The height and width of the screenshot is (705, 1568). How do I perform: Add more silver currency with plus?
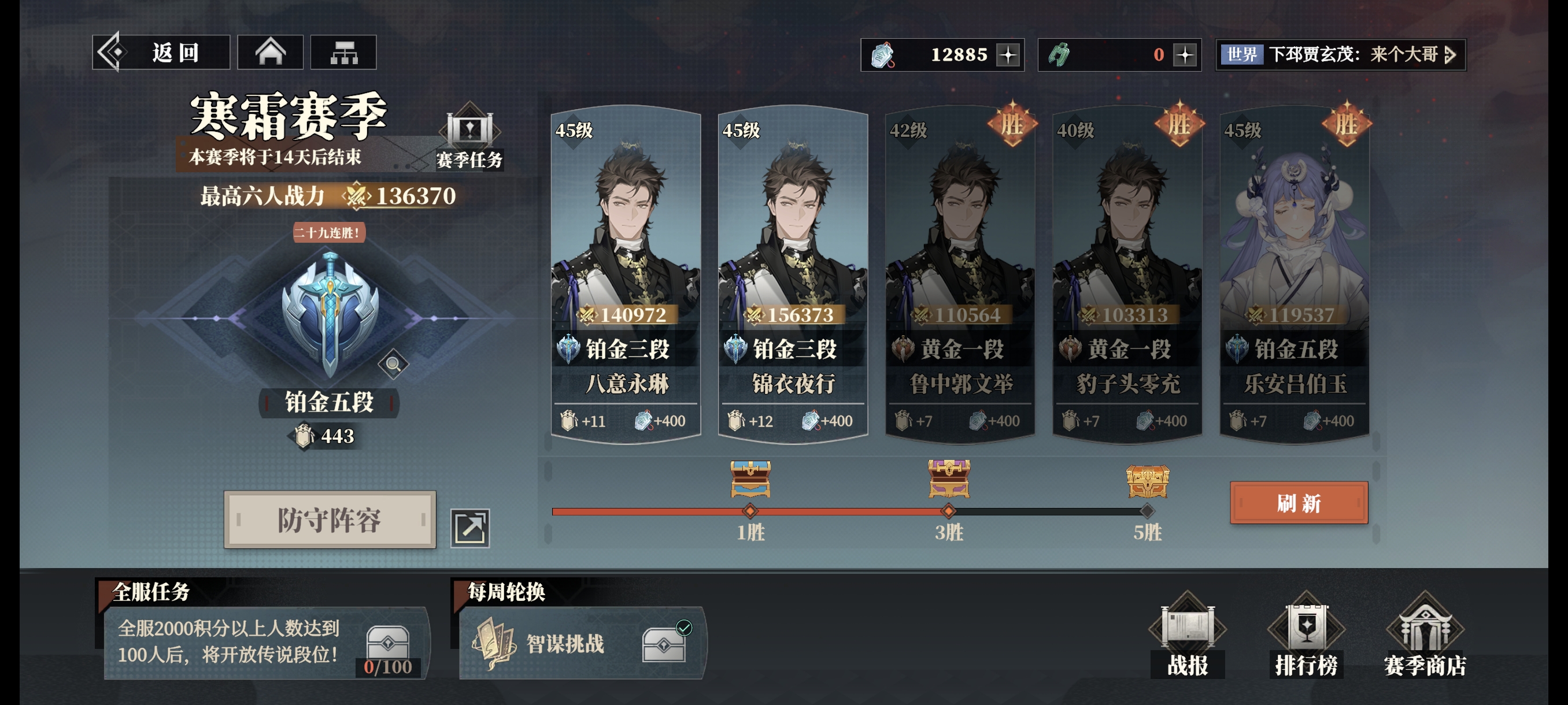(1008, 55)
